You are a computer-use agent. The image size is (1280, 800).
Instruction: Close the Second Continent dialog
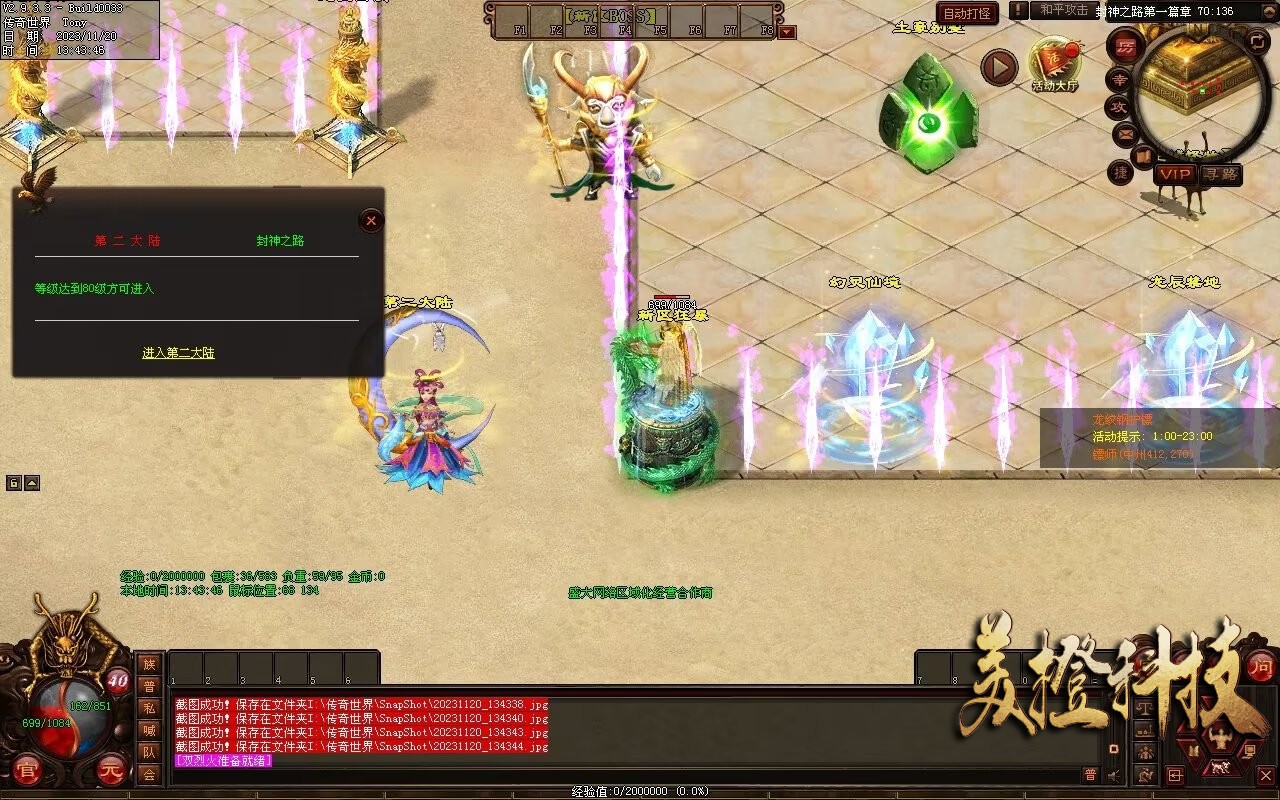371,221
